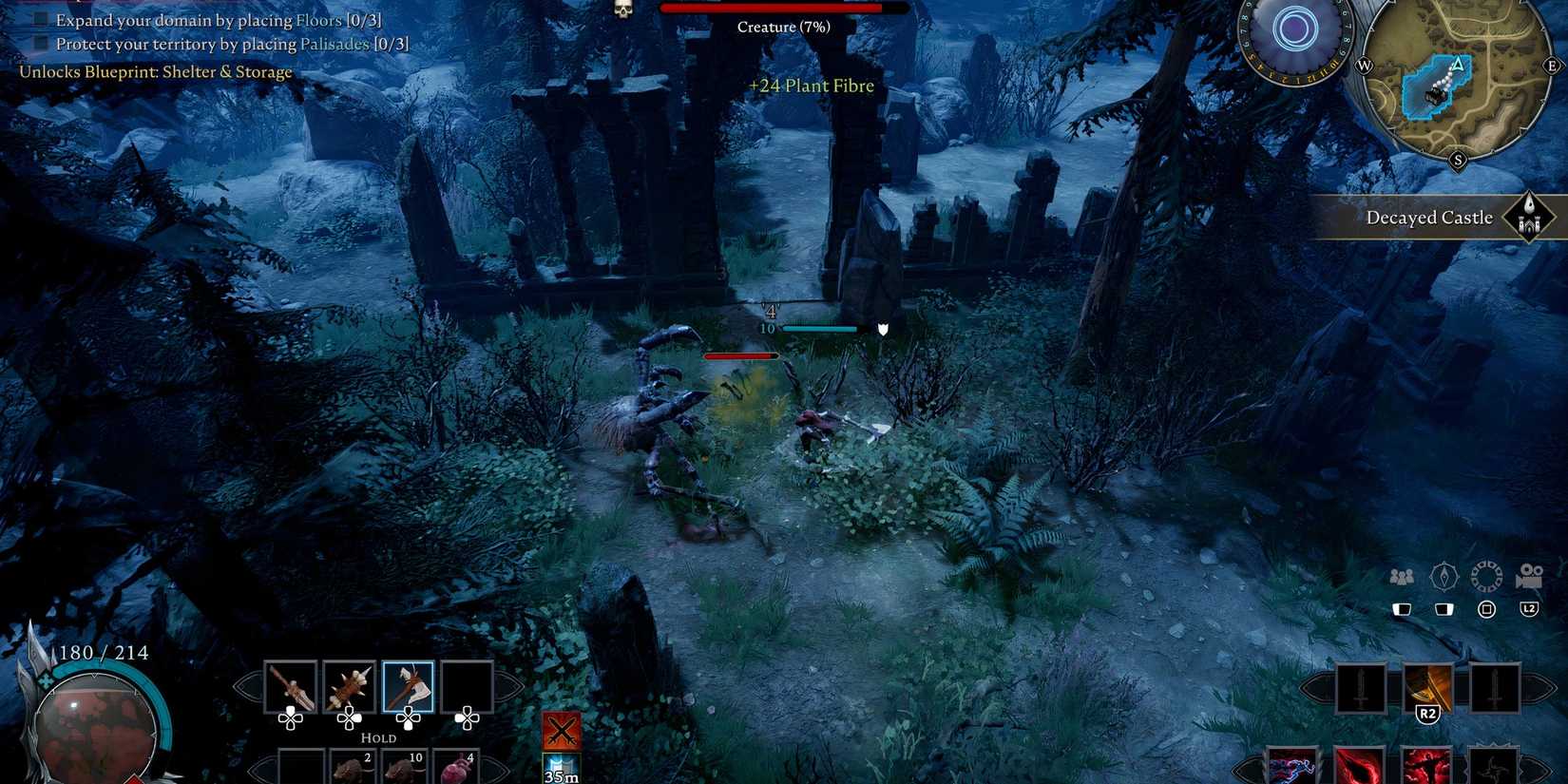1568x784 pixels.
Task: Click the crossed swords combat indicator
Action: (x=561, y=731)
